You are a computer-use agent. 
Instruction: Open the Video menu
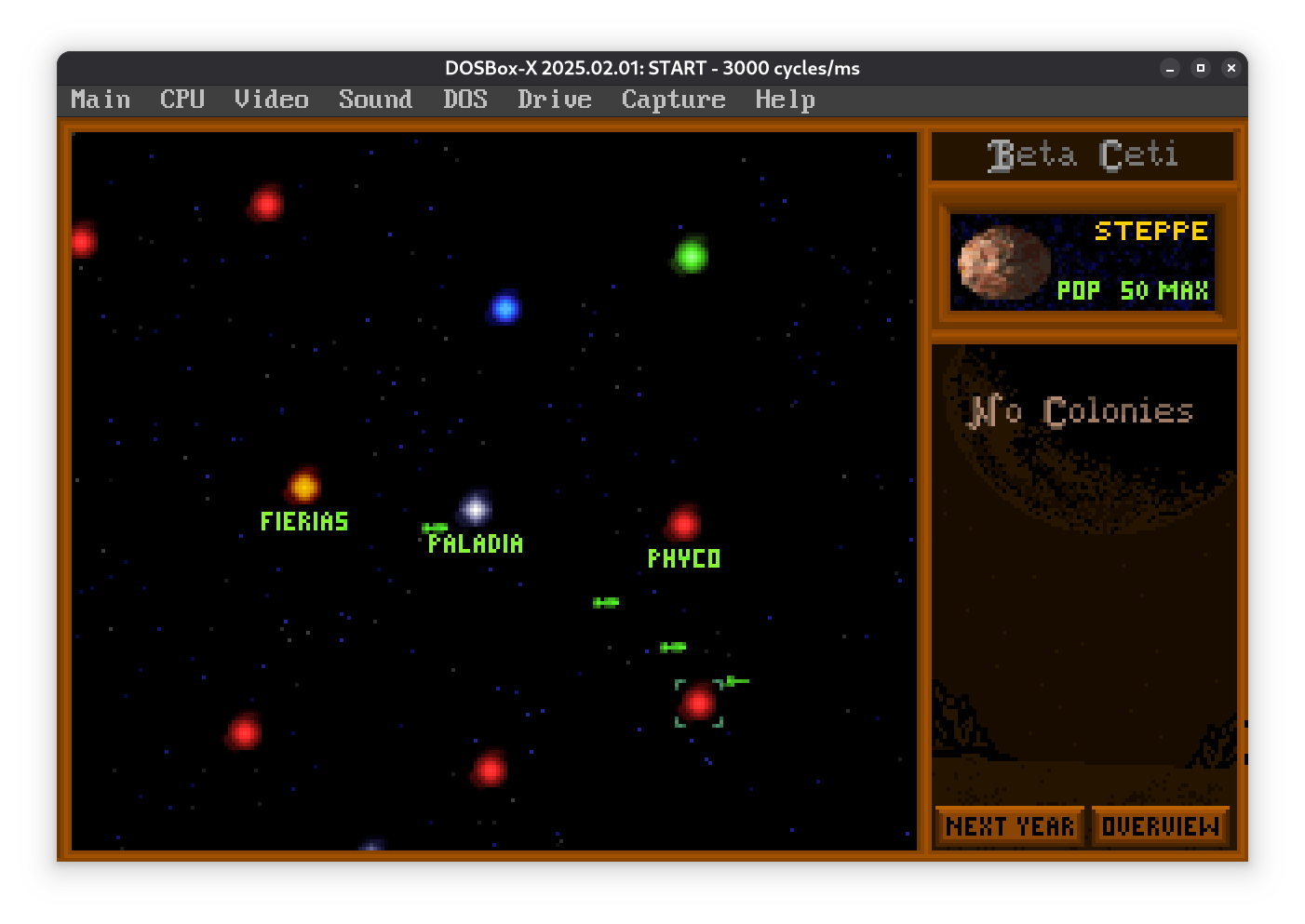[x=271, y=100]
